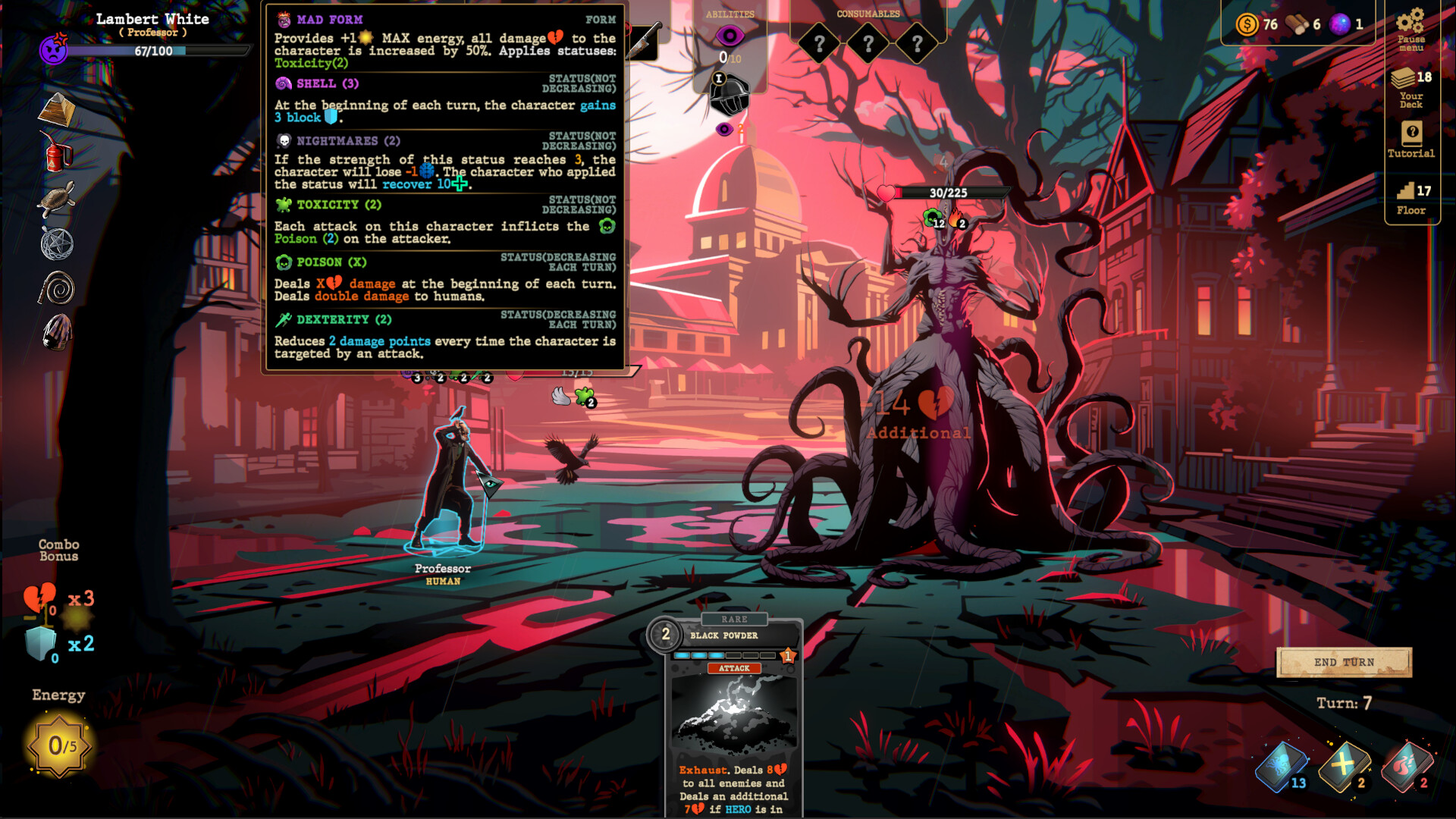
Task: Click the purple eye ability icon
Action: 730,34
